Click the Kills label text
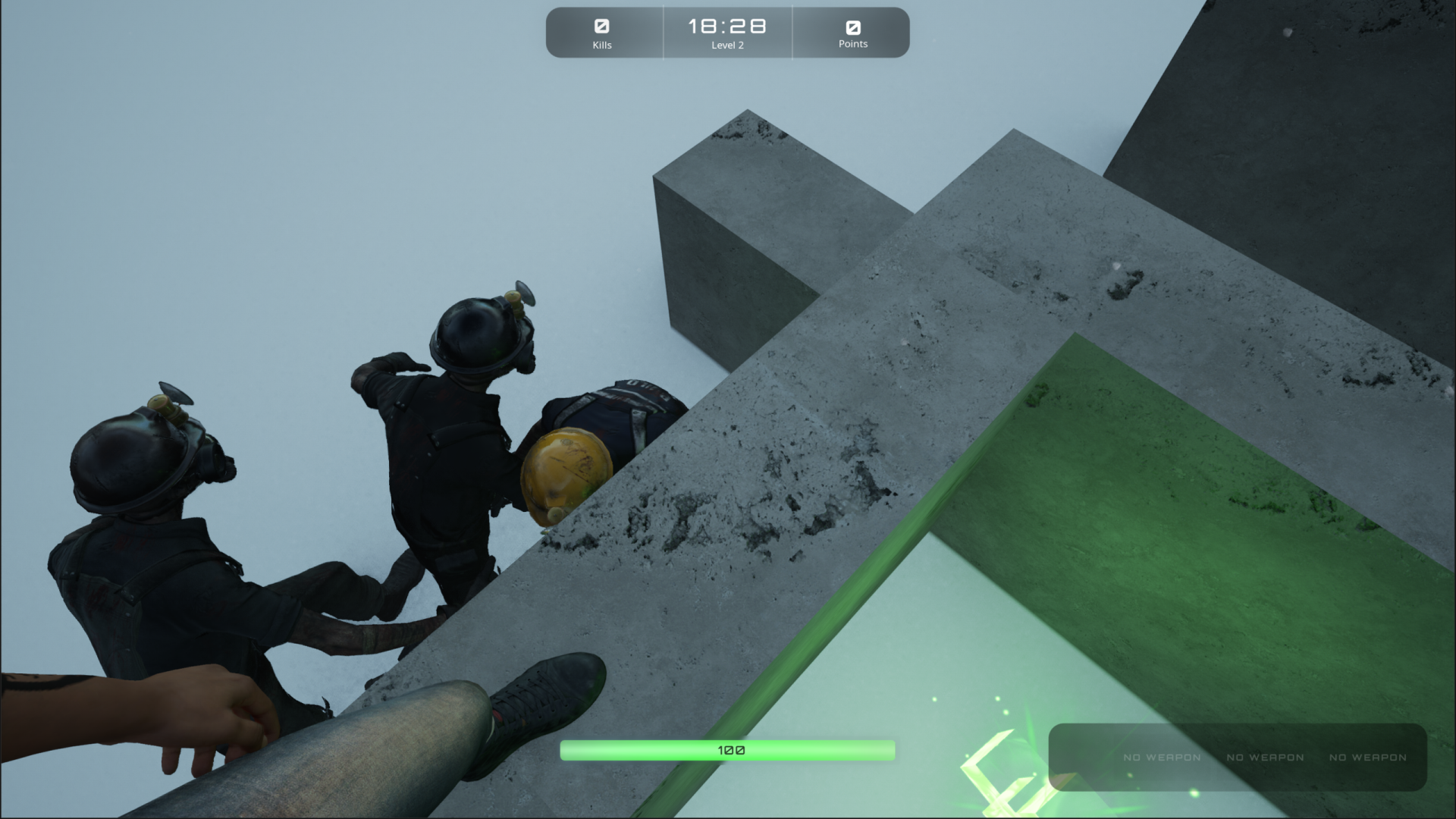The height and width of the screenshot is (819, 1456). click(603, 45)
